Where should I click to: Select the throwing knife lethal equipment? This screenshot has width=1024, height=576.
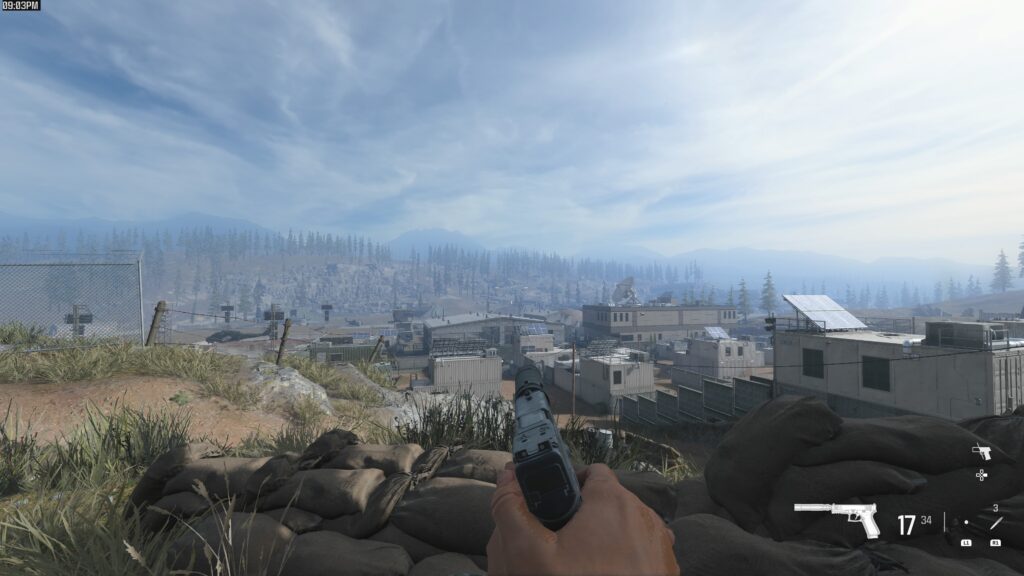[995, 523]
